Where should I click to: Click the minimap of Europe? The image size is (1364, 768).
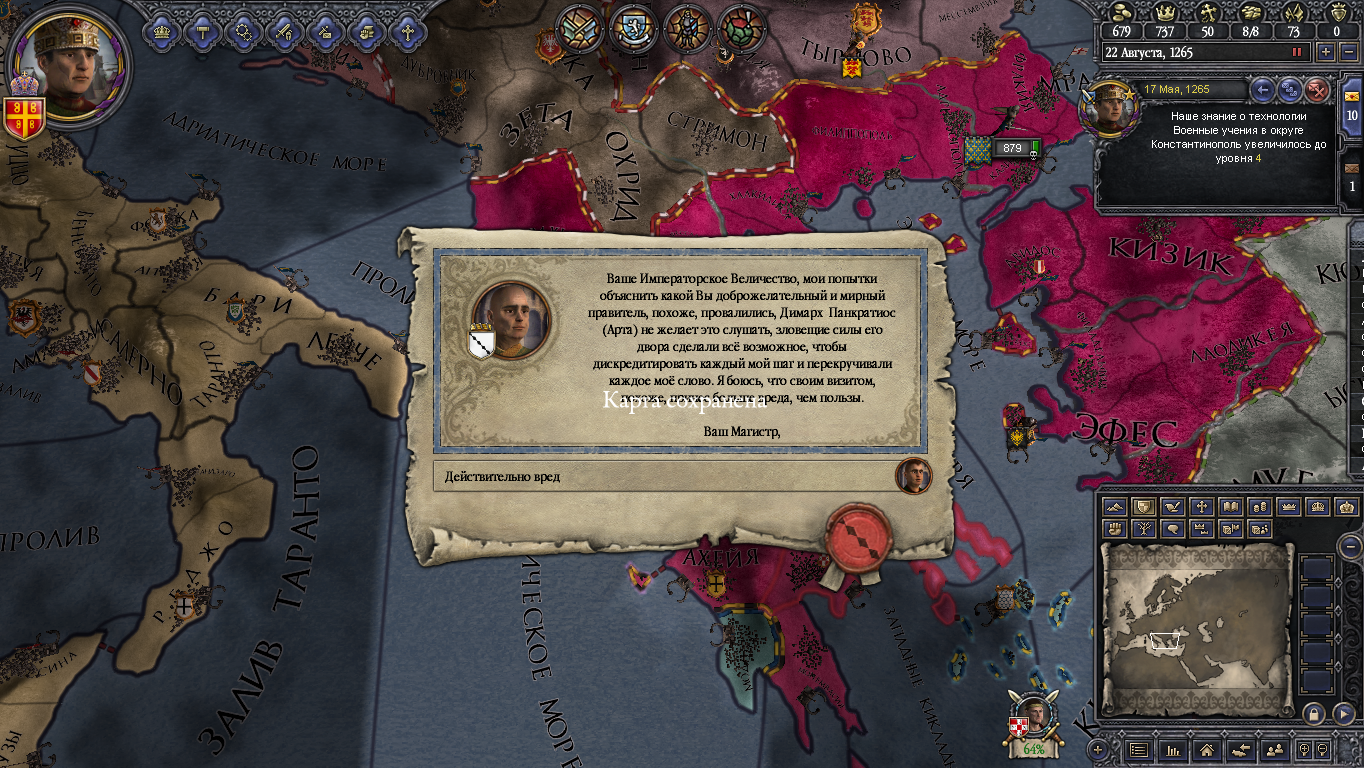tap(1197, 628)
